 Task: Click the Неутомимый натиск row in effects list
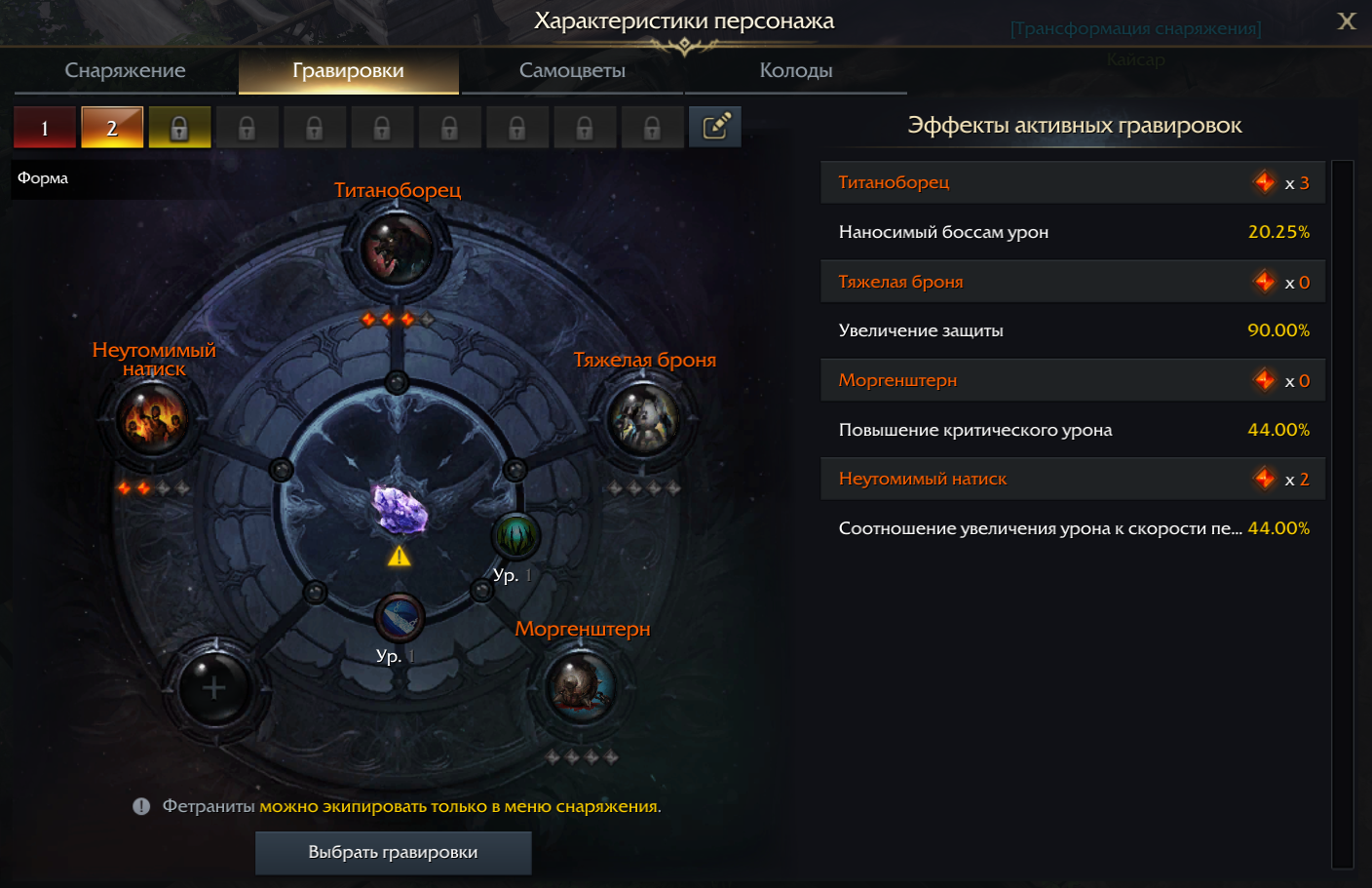[x=1072, y=479]
